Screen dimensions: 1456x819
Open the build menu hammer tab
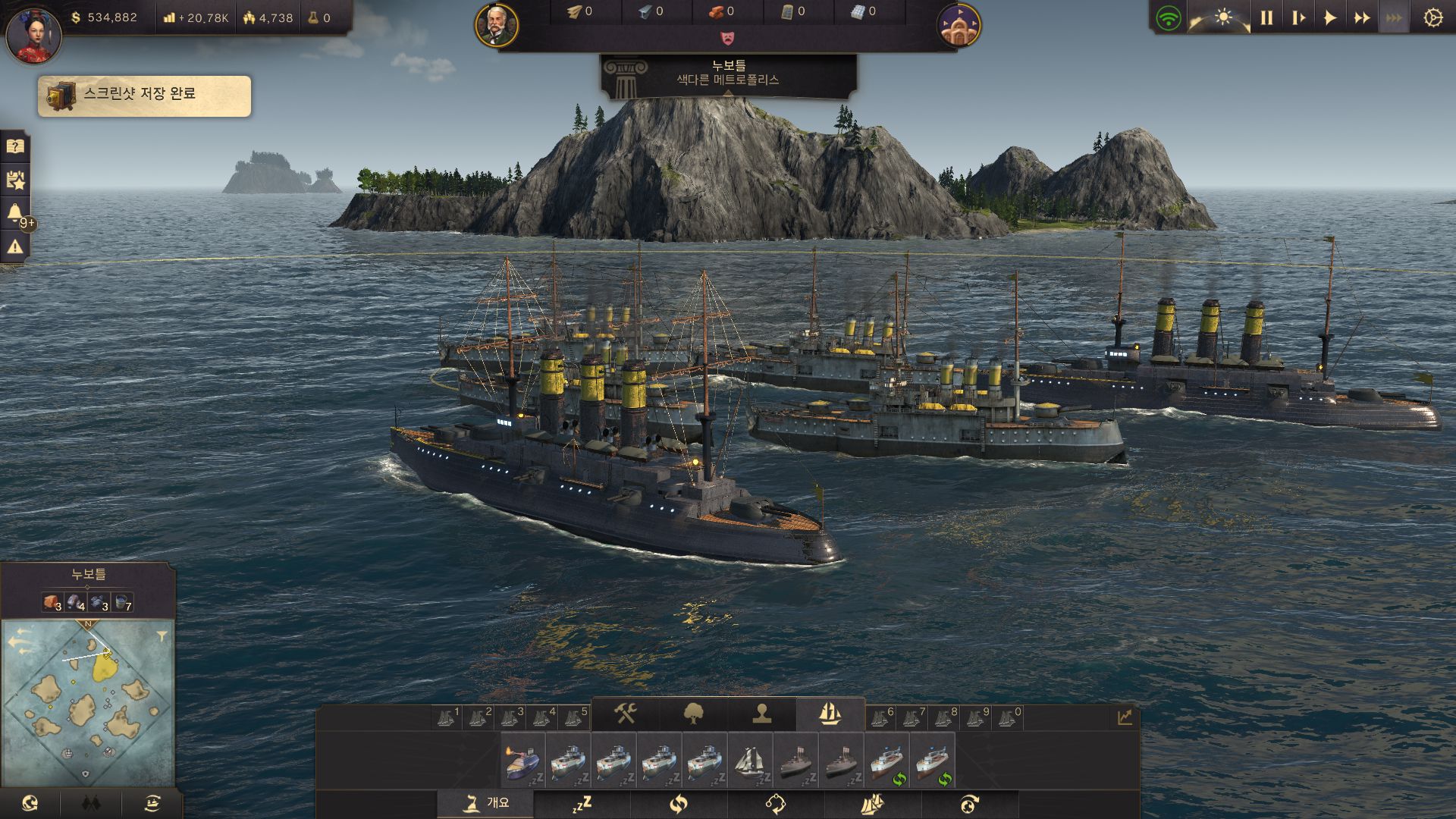click(x=625, y=714)
